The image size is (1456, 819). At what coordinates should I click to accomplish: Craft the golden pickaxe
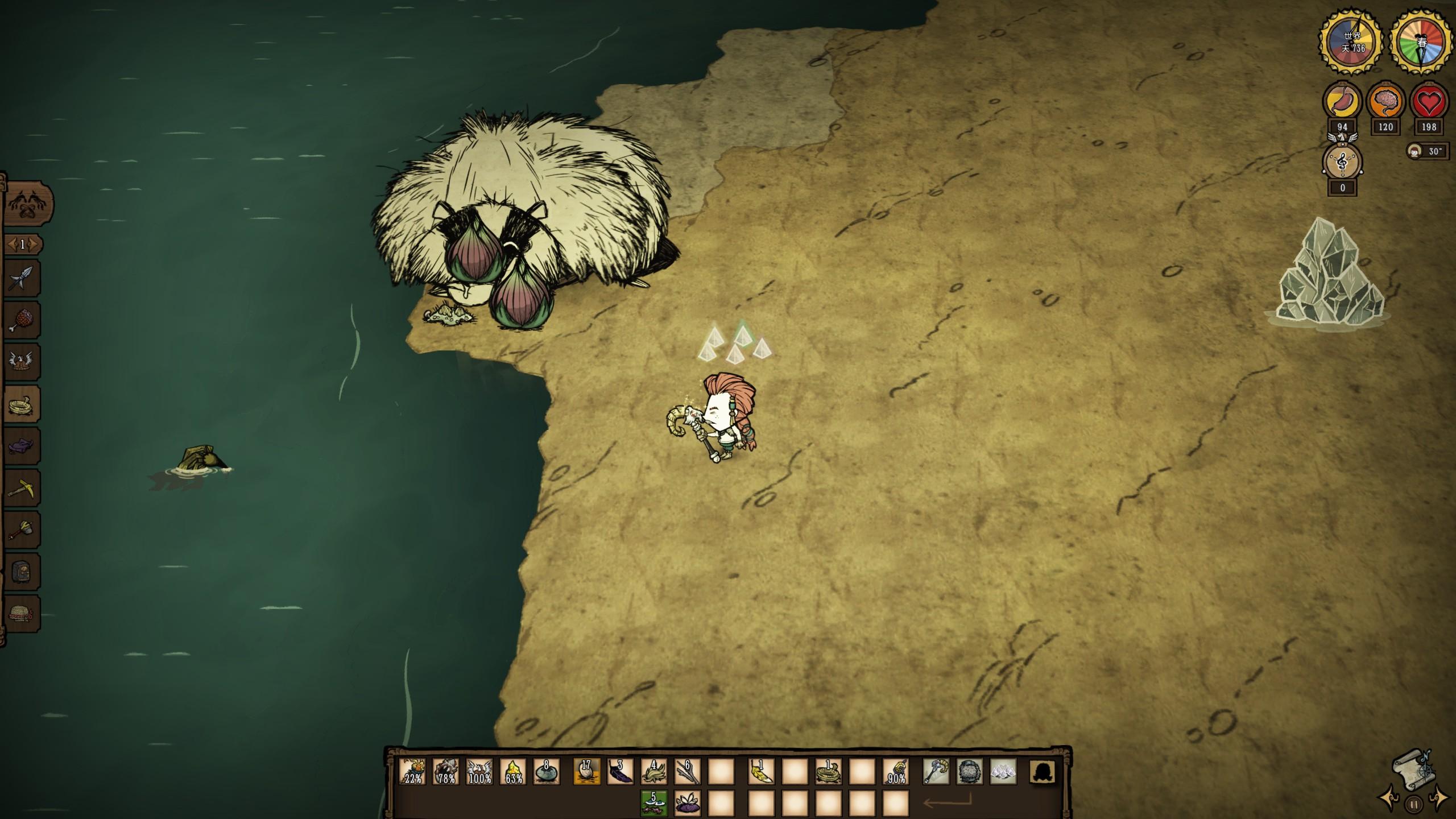coord(23,488)
